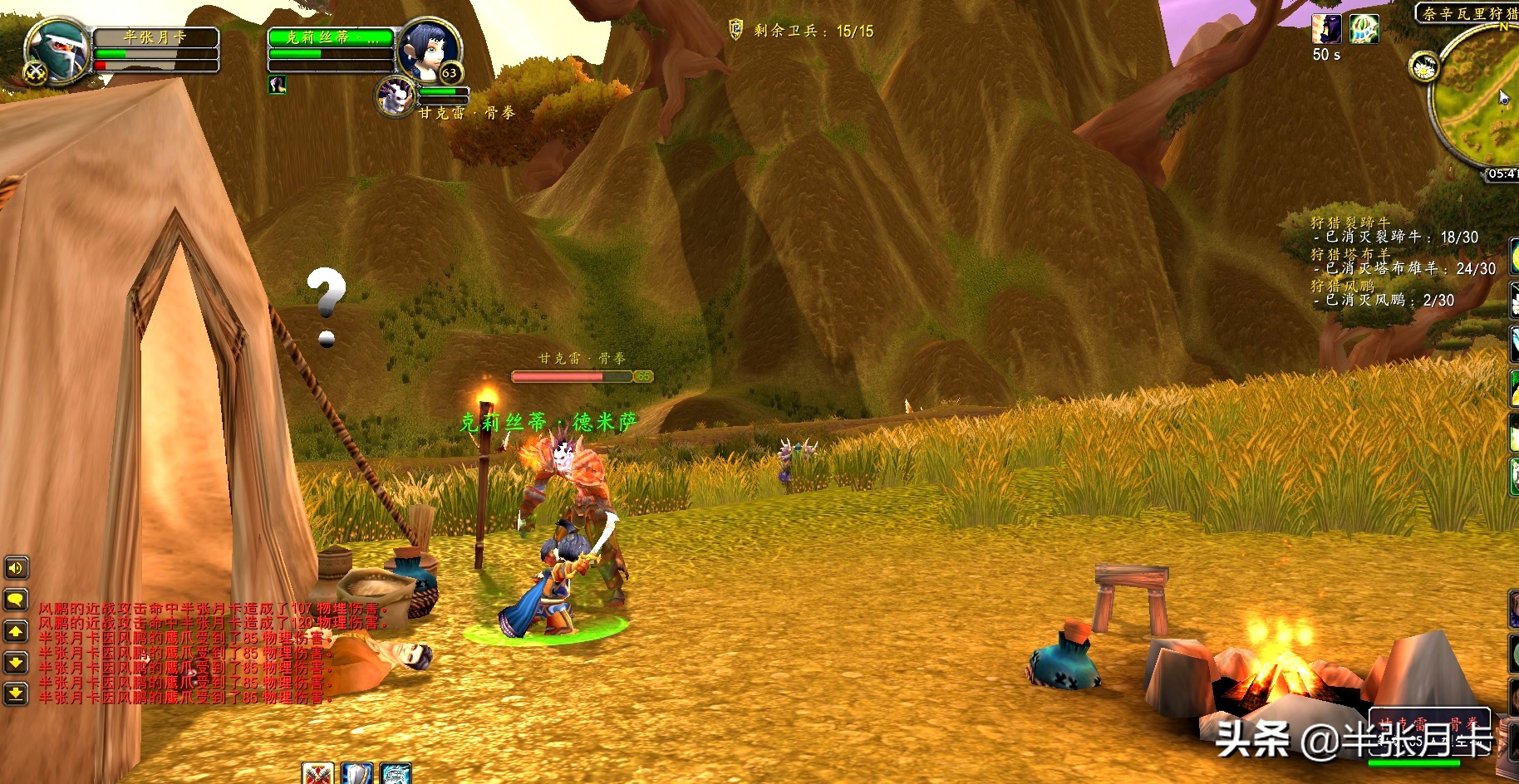Viewport: 1519px width, 784px height.
Task: Jump chat to bottom with underlined arrow
Action: pos(16,693)
